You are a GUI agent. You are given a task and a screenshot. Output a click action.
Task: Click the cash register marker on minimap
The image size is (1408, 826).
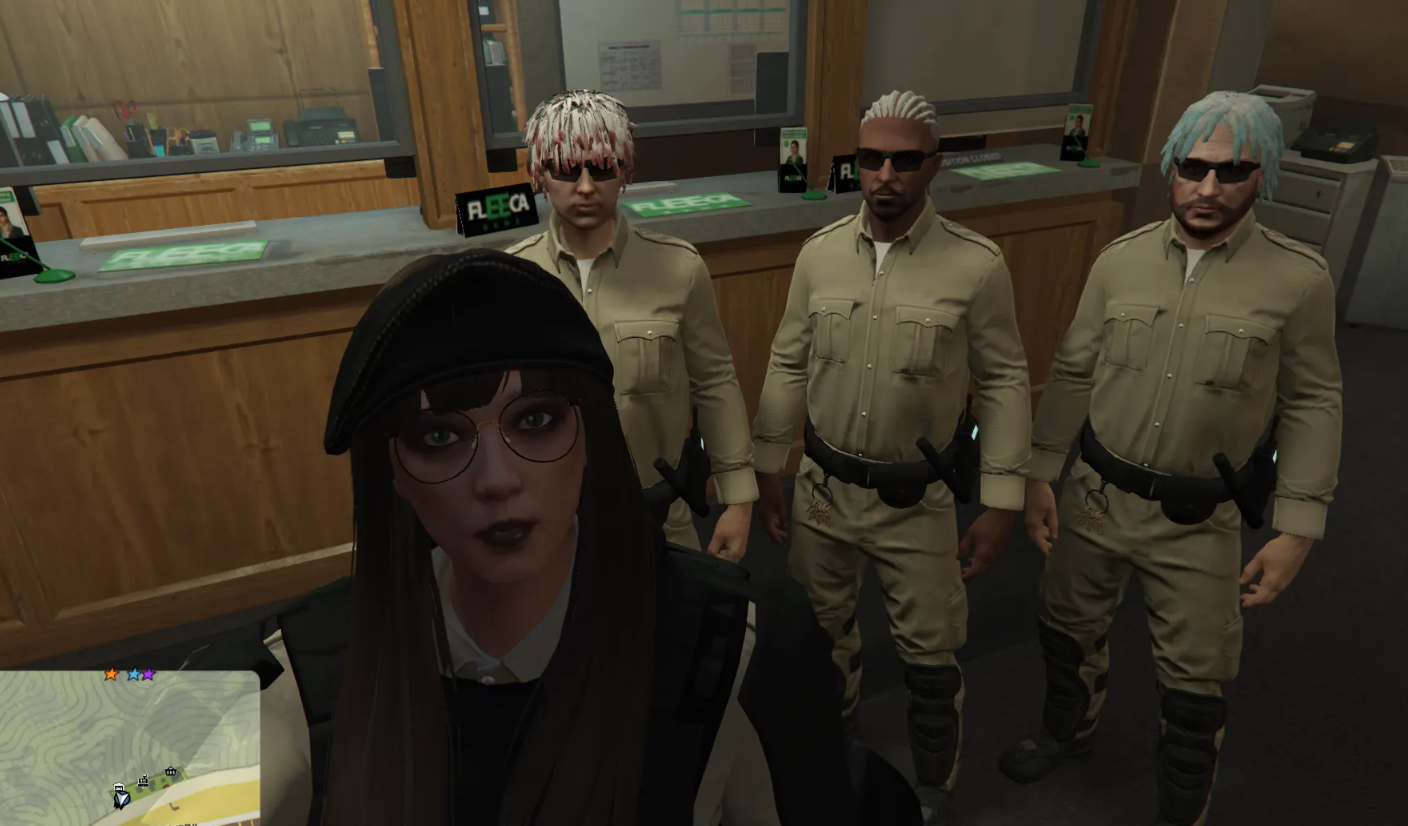(x=143, y=781)
